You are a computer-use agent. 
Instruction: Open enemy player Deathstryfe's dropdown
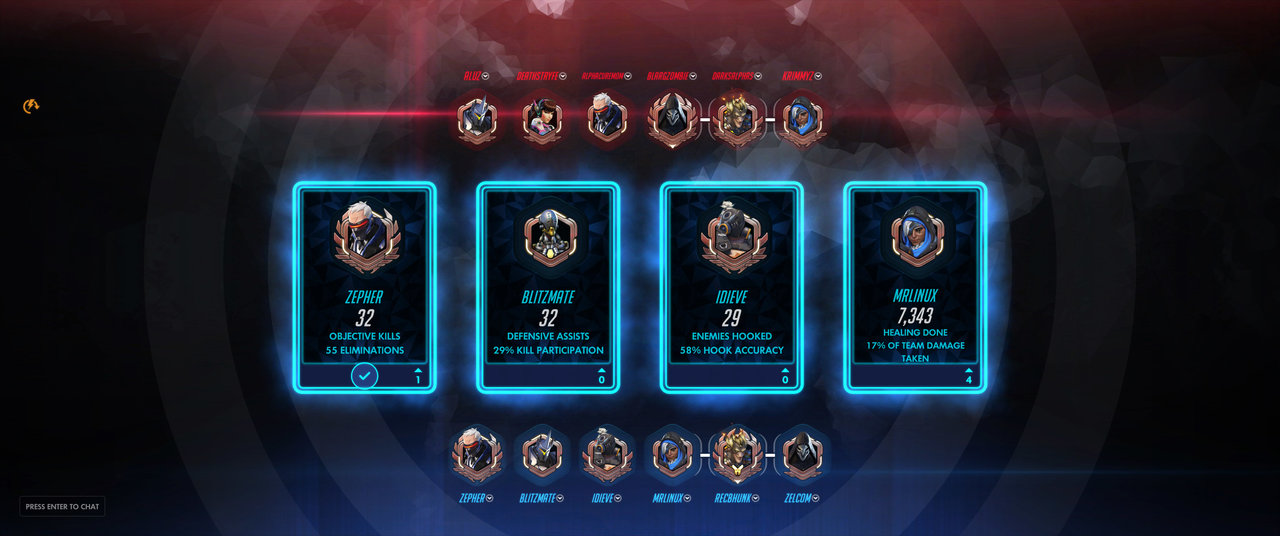pyautogui.click(x=563, y=76)
